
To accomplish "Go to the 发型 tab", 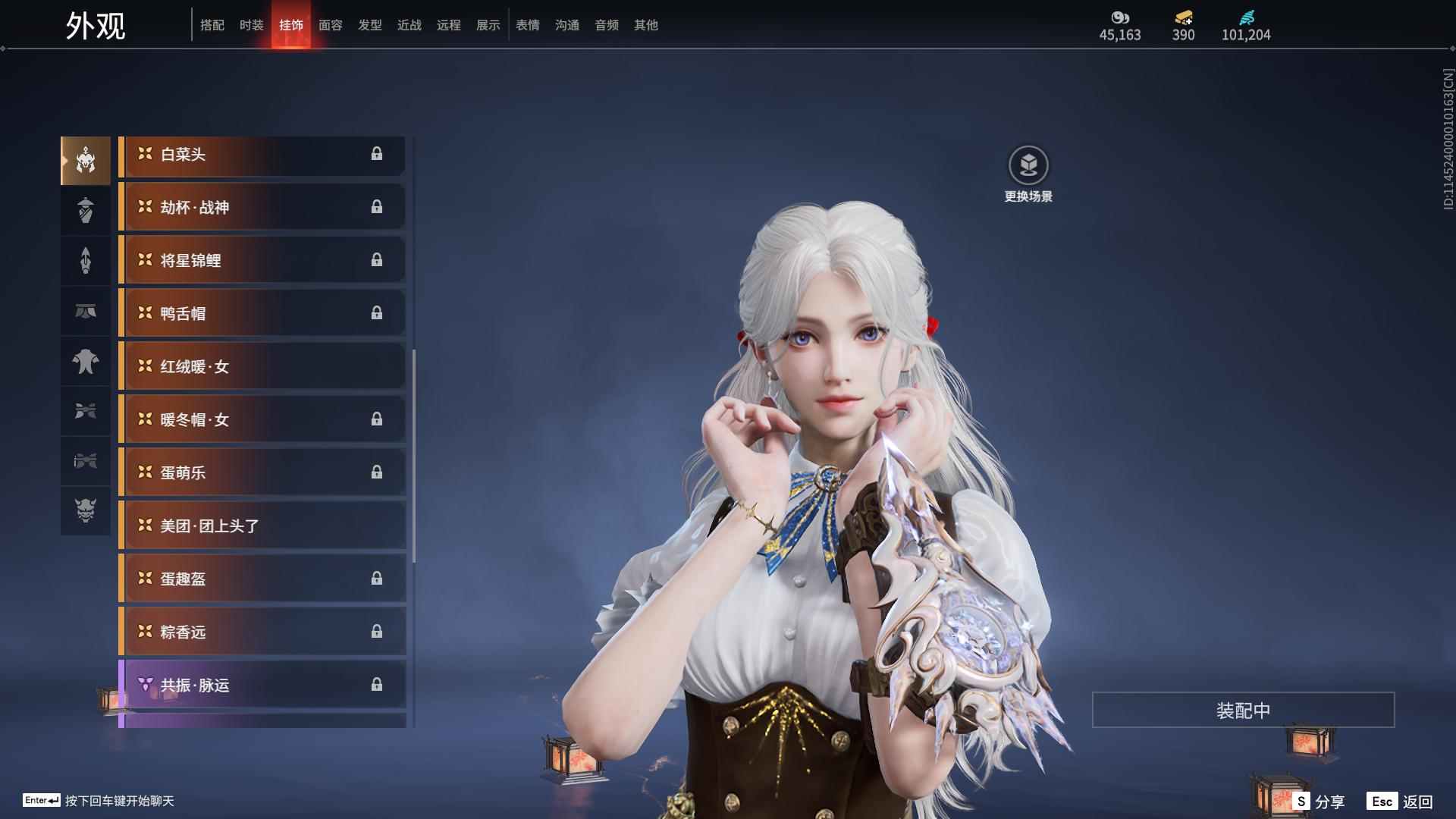I will pos(370,25).
